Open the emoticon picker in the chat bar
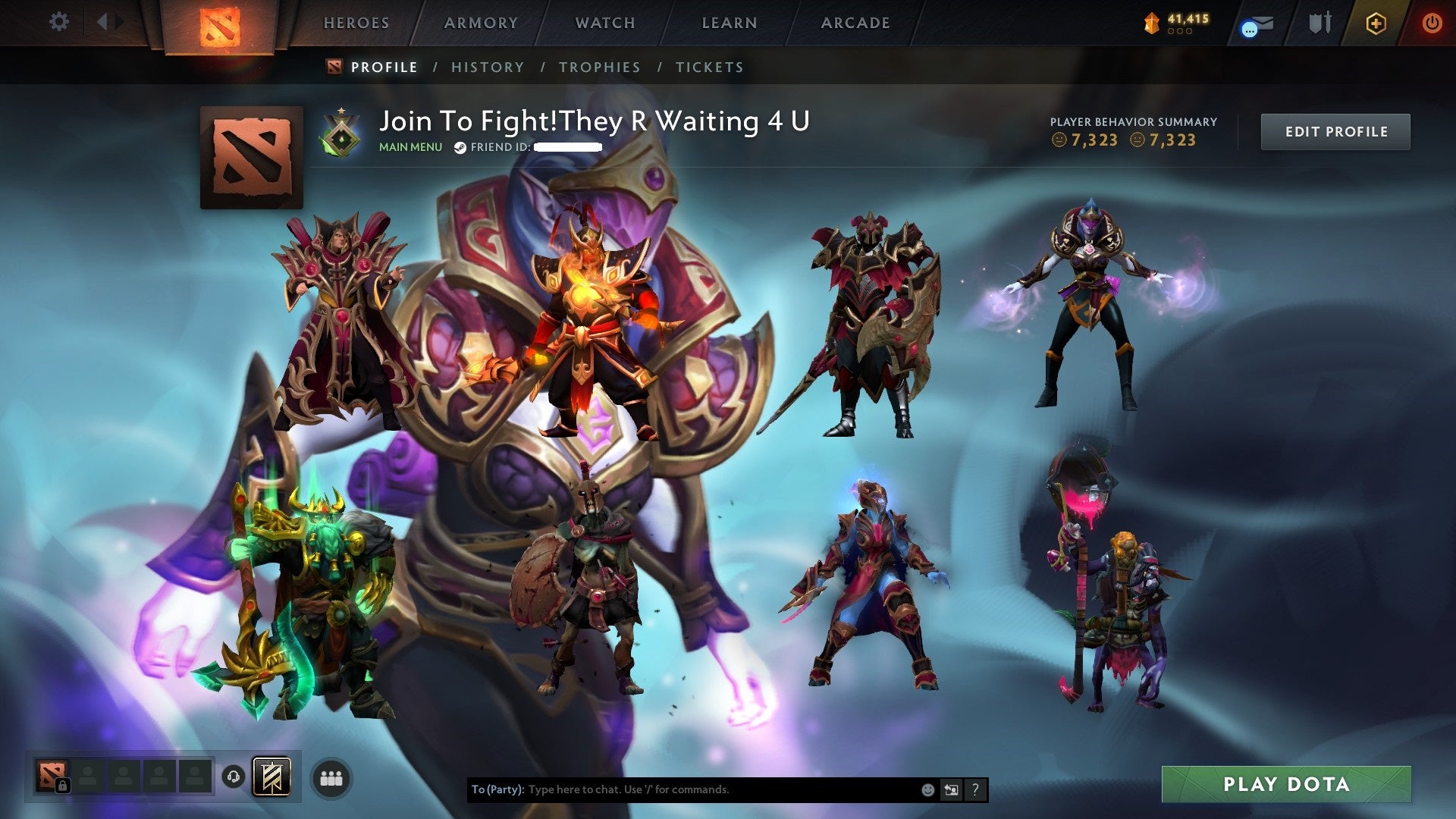 click(x=927, y=789)
